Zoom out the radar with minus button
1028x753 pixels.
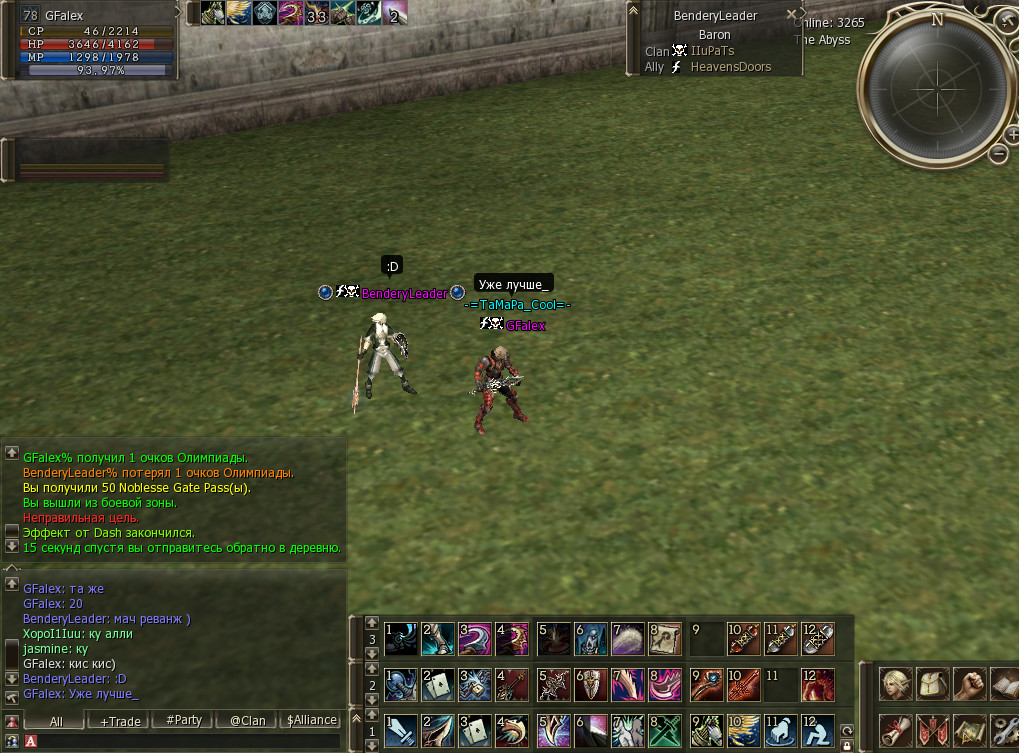coord(998,153)
